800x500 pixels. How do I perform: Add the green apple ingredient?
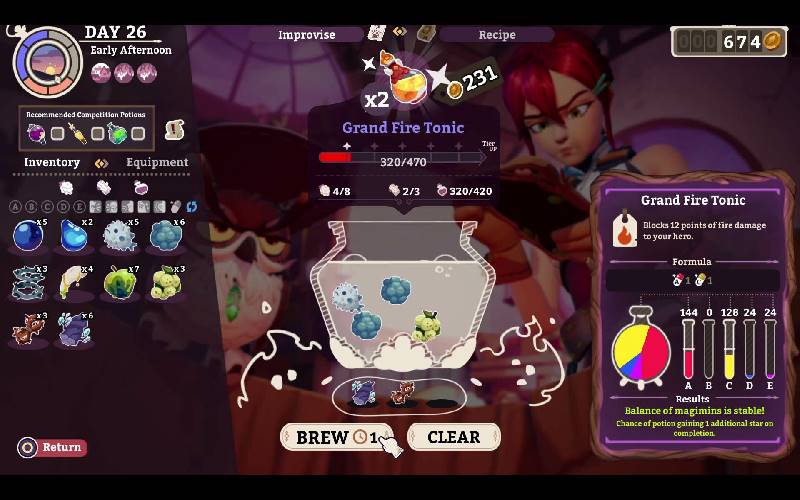119,282
